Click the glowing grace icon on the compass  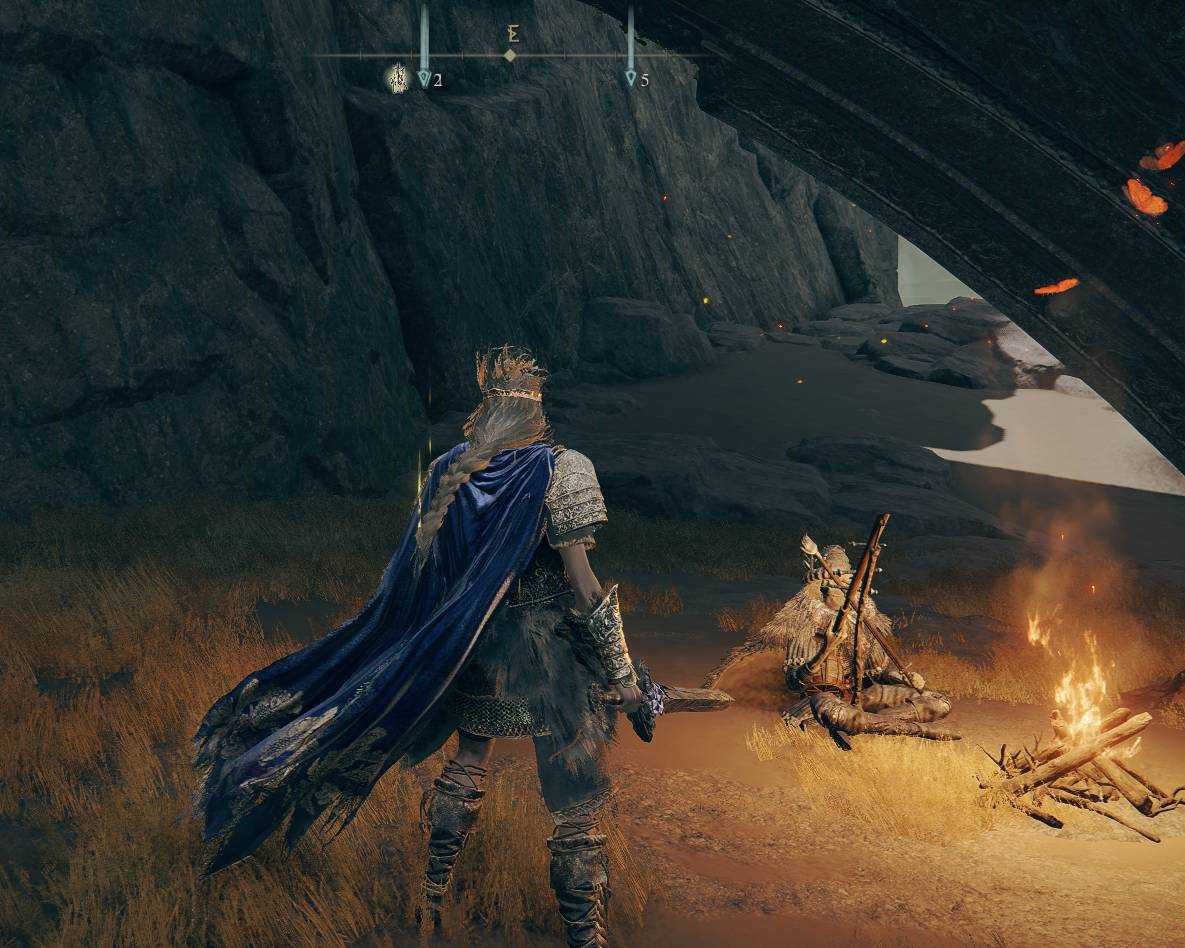(x=398, y=77)
